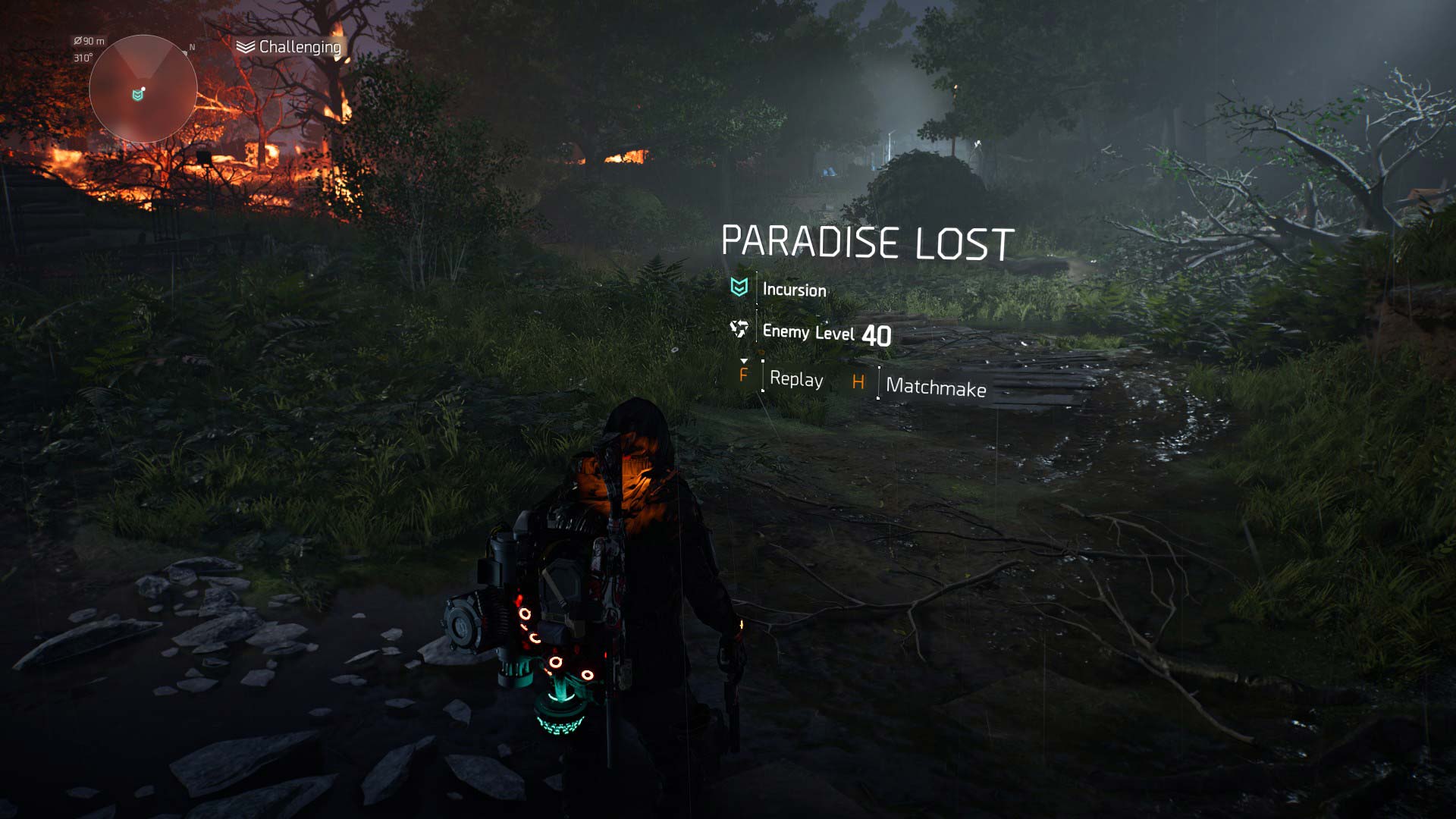Click the white player dot on the minimap

(143, 89)
